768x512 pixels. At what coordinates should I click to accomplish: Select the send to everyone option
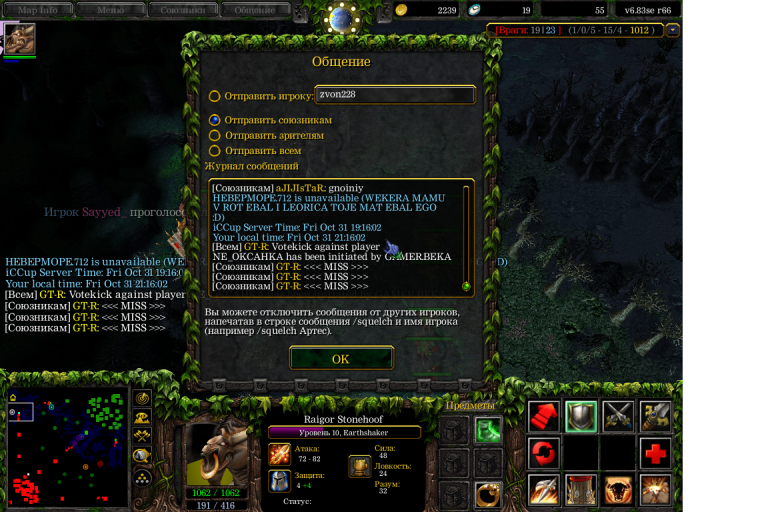(x=215, y=151)
